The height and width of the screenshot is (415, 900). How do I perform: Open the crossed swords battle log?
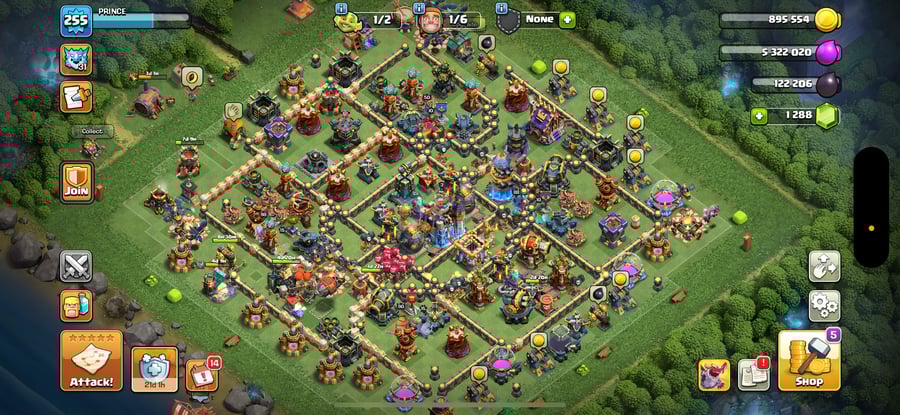76,266
